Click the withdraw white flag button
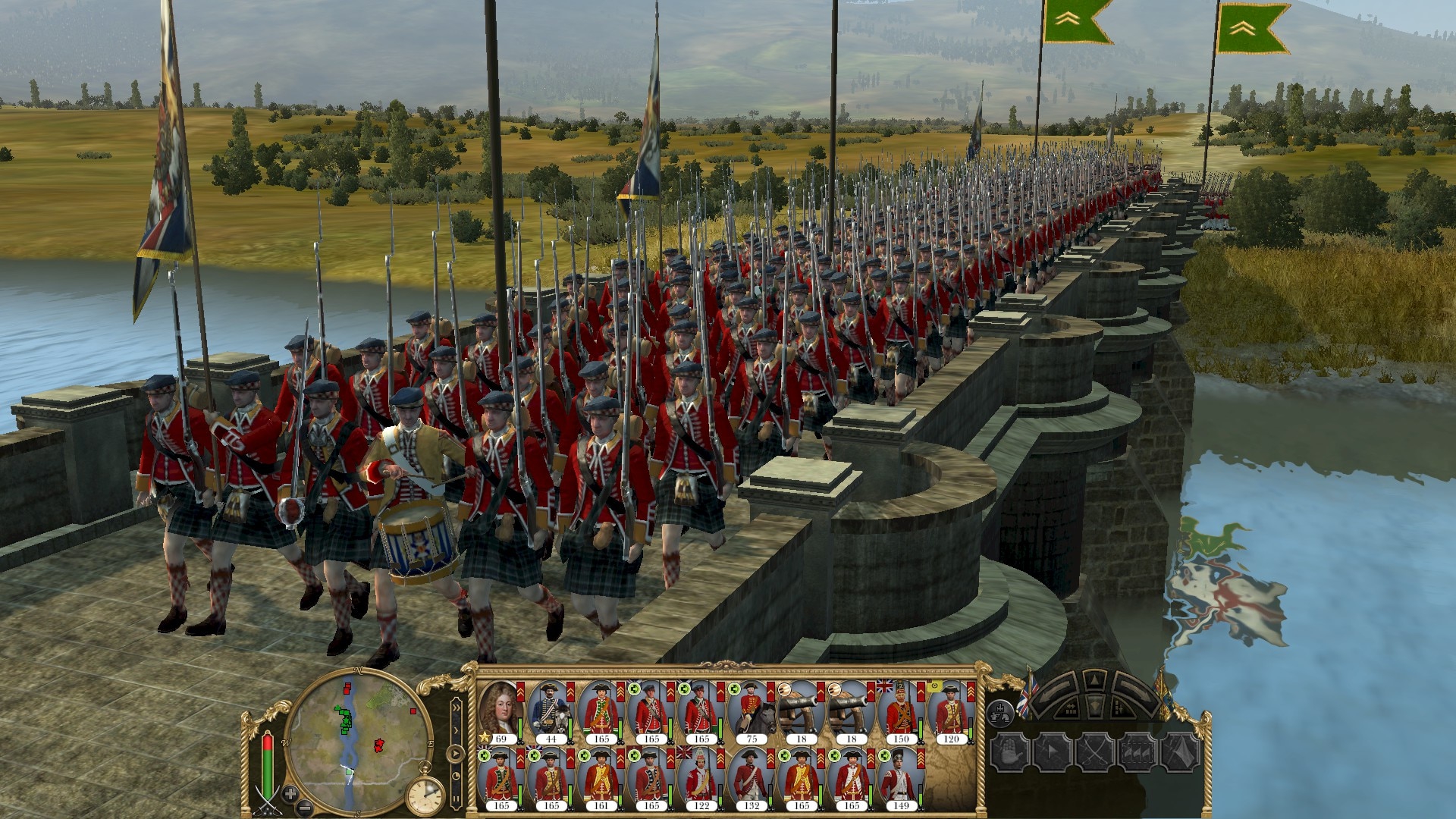1456x819 pixels. [x=1180, y=752]
